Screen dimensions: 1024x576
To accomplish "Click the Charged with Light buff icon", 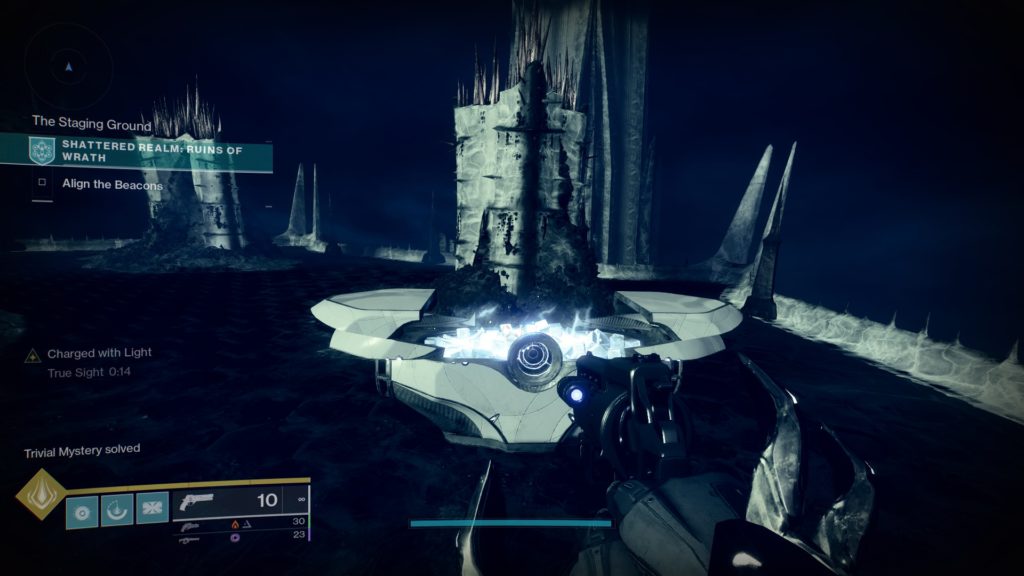I will point(33,355).
